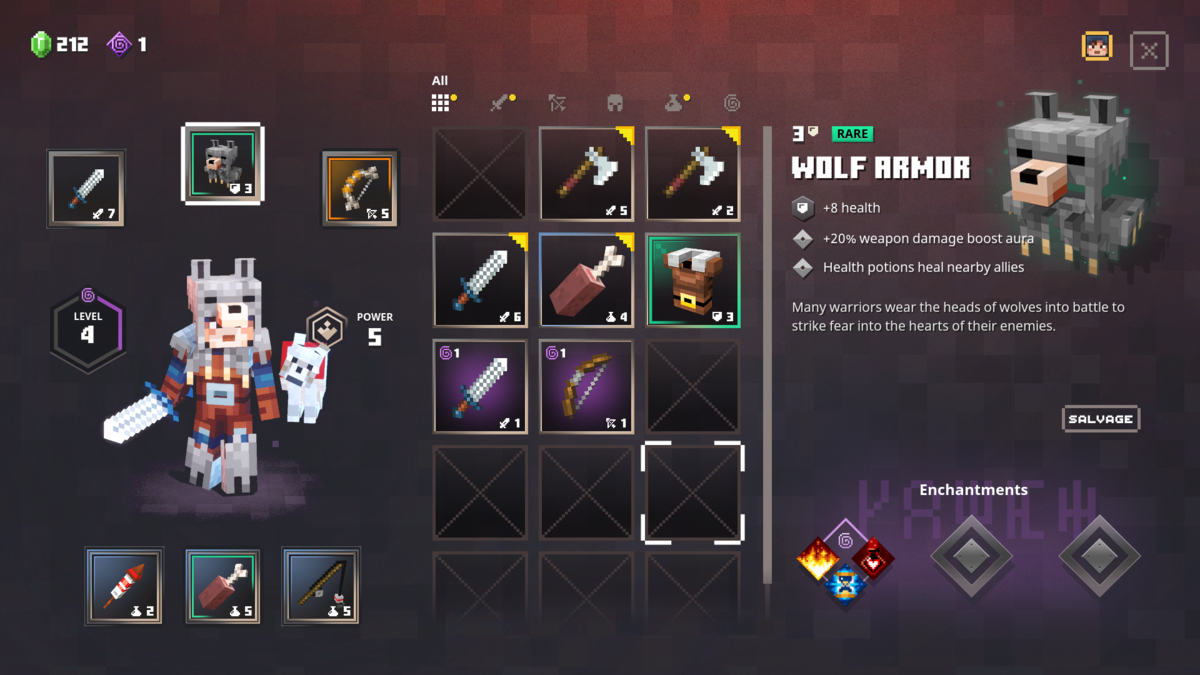The width and height of the screenshot is (1200, 675).
Task: Open the first enchantment slot with fire icons
Action: point(845,562)
